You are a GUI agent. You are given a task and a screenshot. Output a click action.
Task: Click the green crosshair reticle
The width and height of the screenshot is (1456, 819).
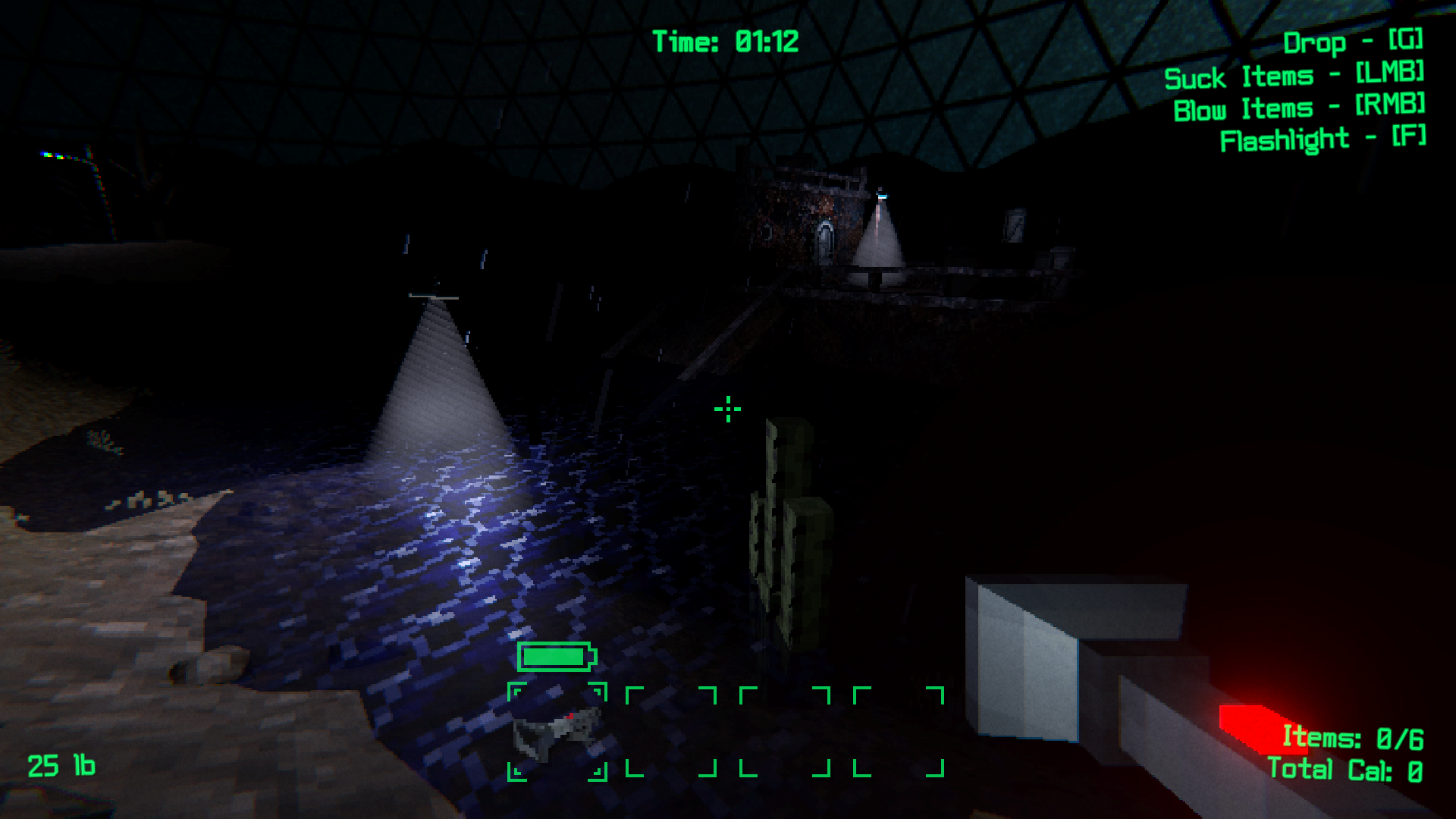tap(727, 409)
